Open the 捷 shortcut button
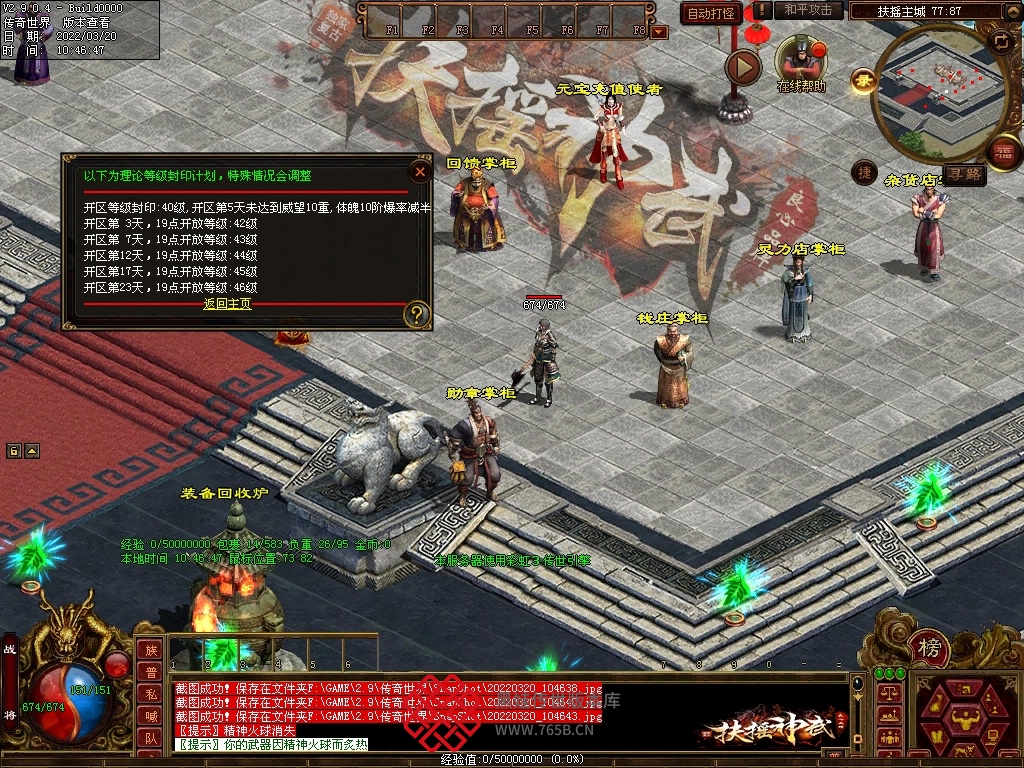 864,173
